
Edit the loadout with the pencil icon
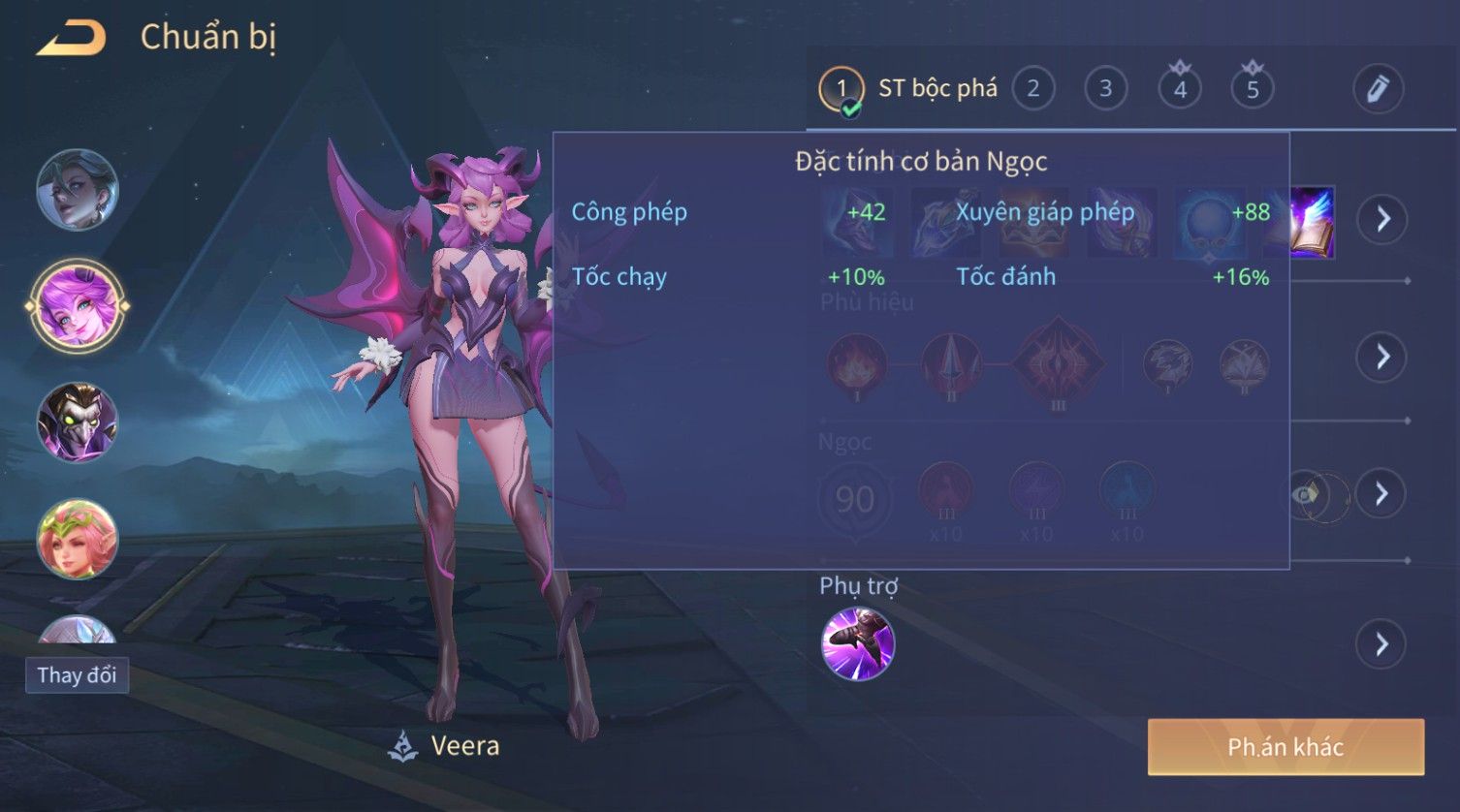point(1378,89)
